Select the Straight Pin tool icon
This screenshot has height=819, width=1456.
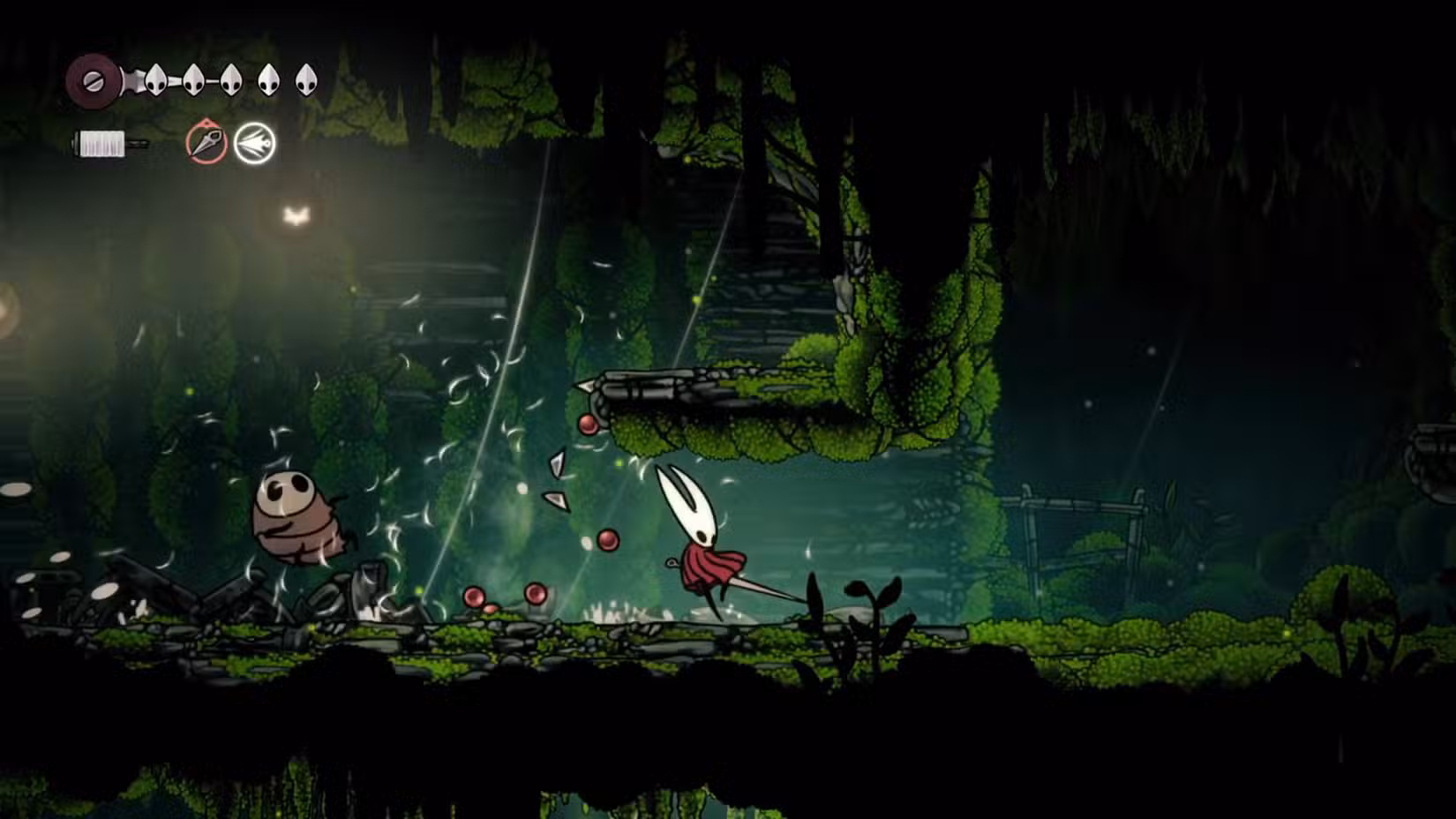click(x=206, y=143)
